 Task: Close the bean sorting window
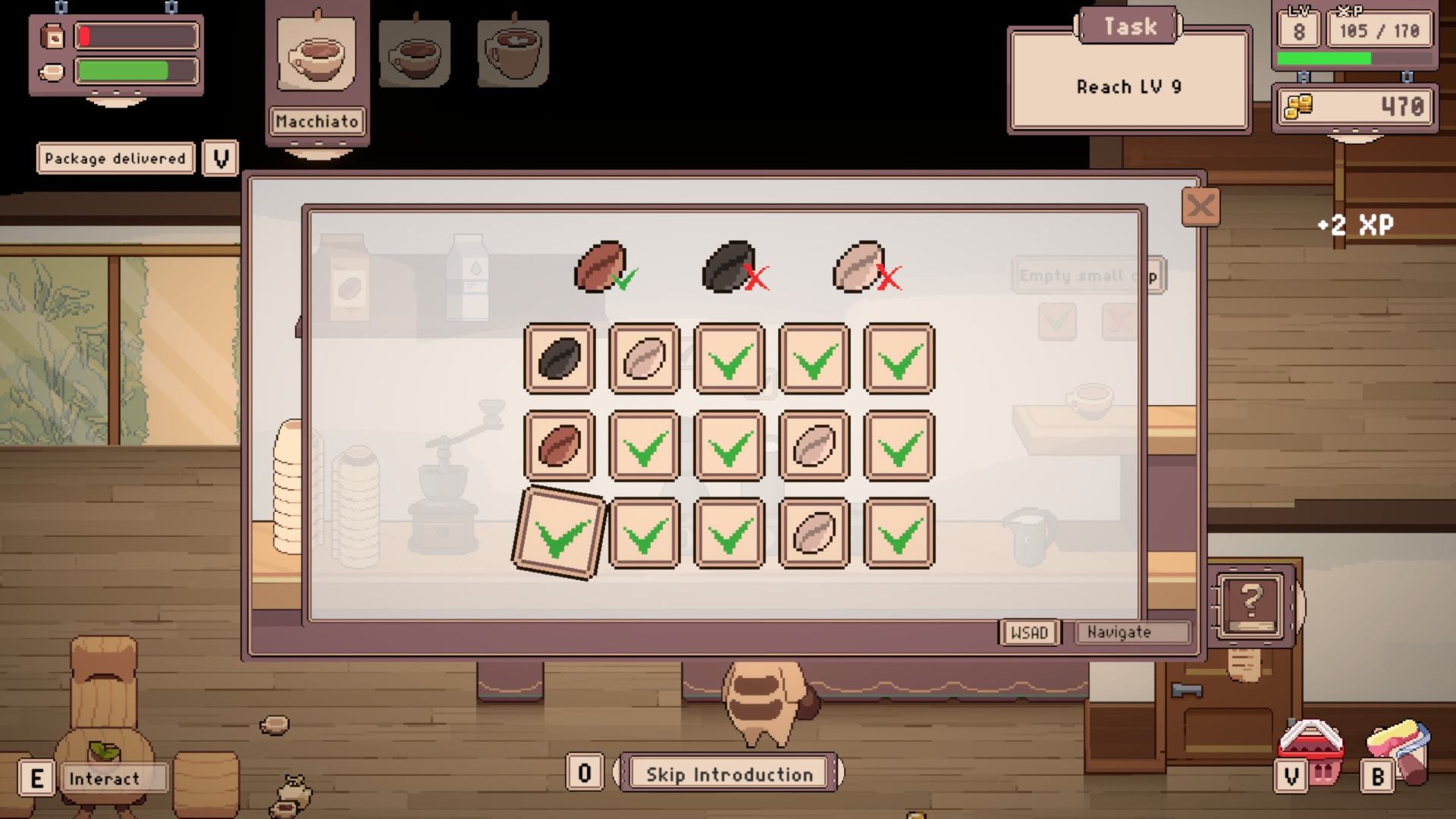click(1200, 207)
